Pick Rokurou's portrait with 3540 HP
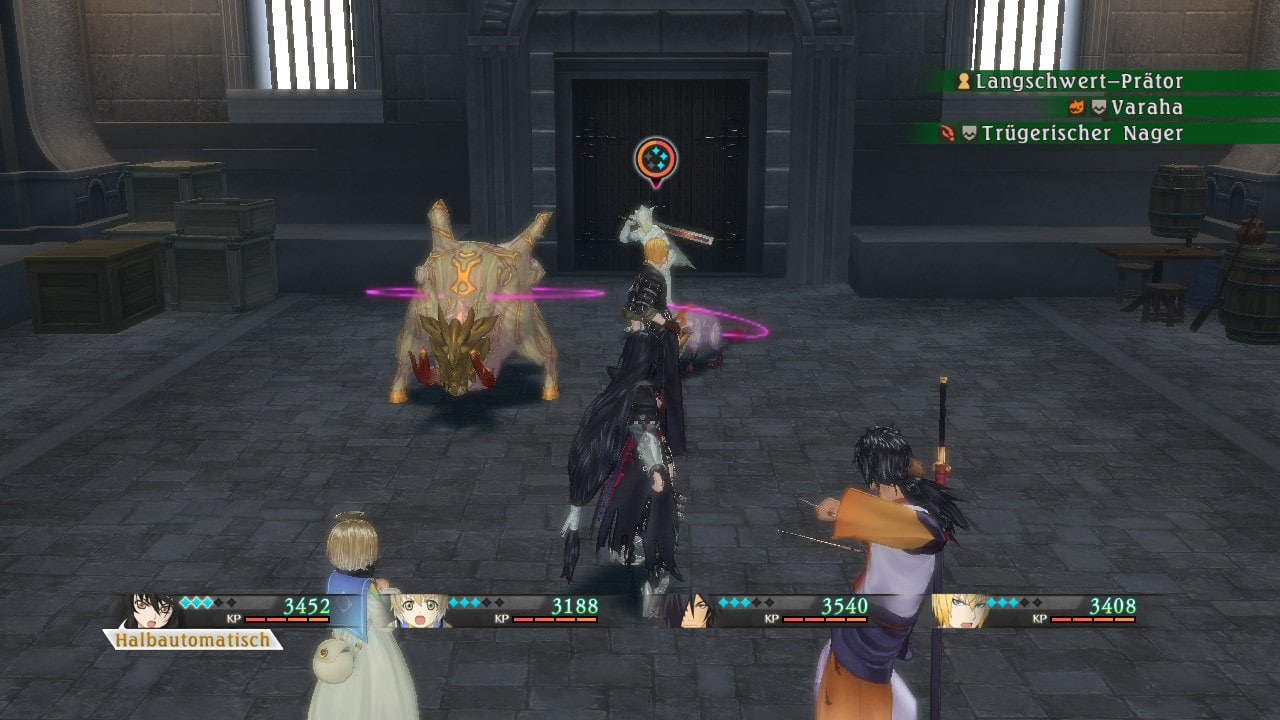The image size is (1280, 720). pyautogui.click(x=689, y=610)
